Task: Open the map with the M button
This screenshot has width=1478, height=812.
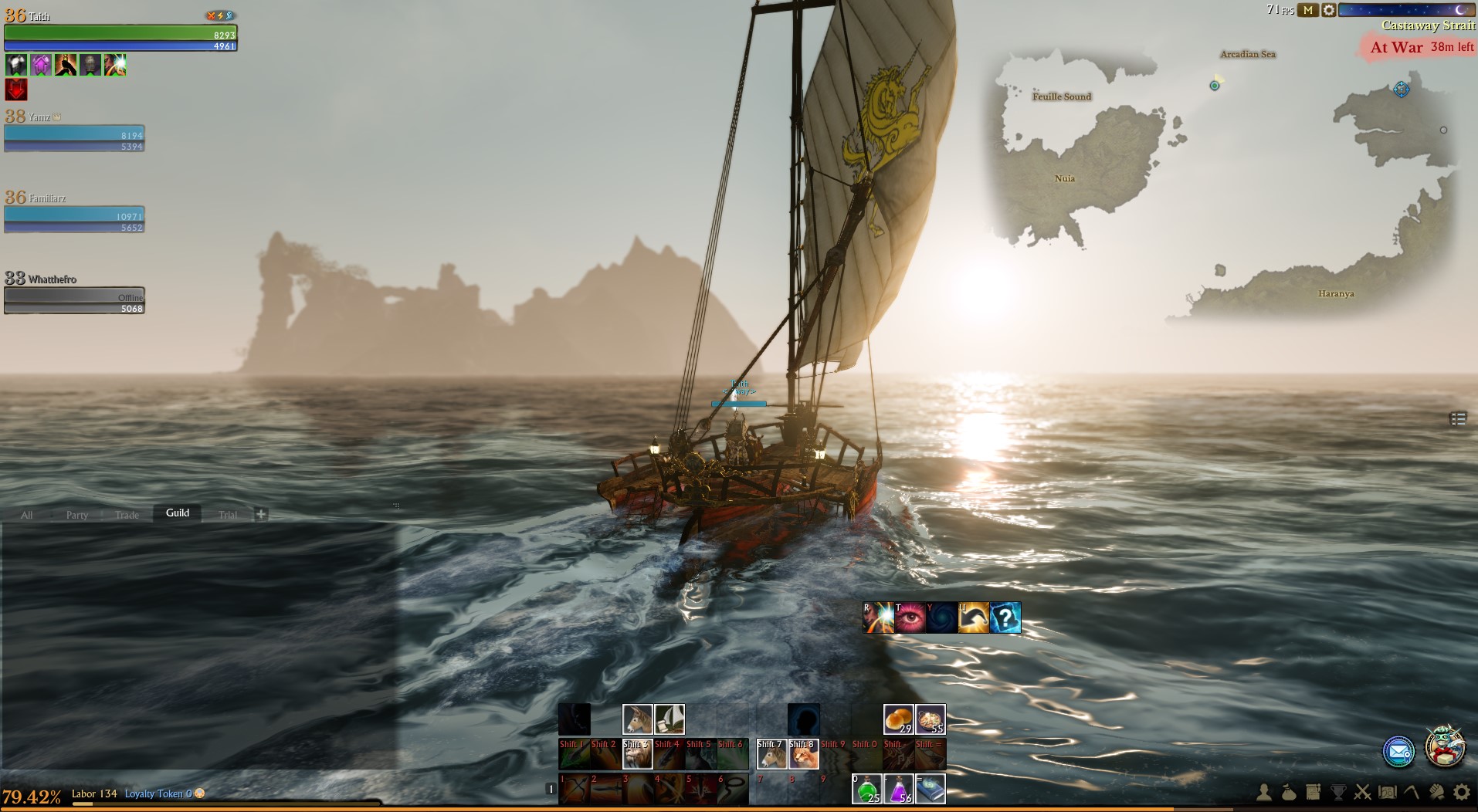Action: 1307,10
